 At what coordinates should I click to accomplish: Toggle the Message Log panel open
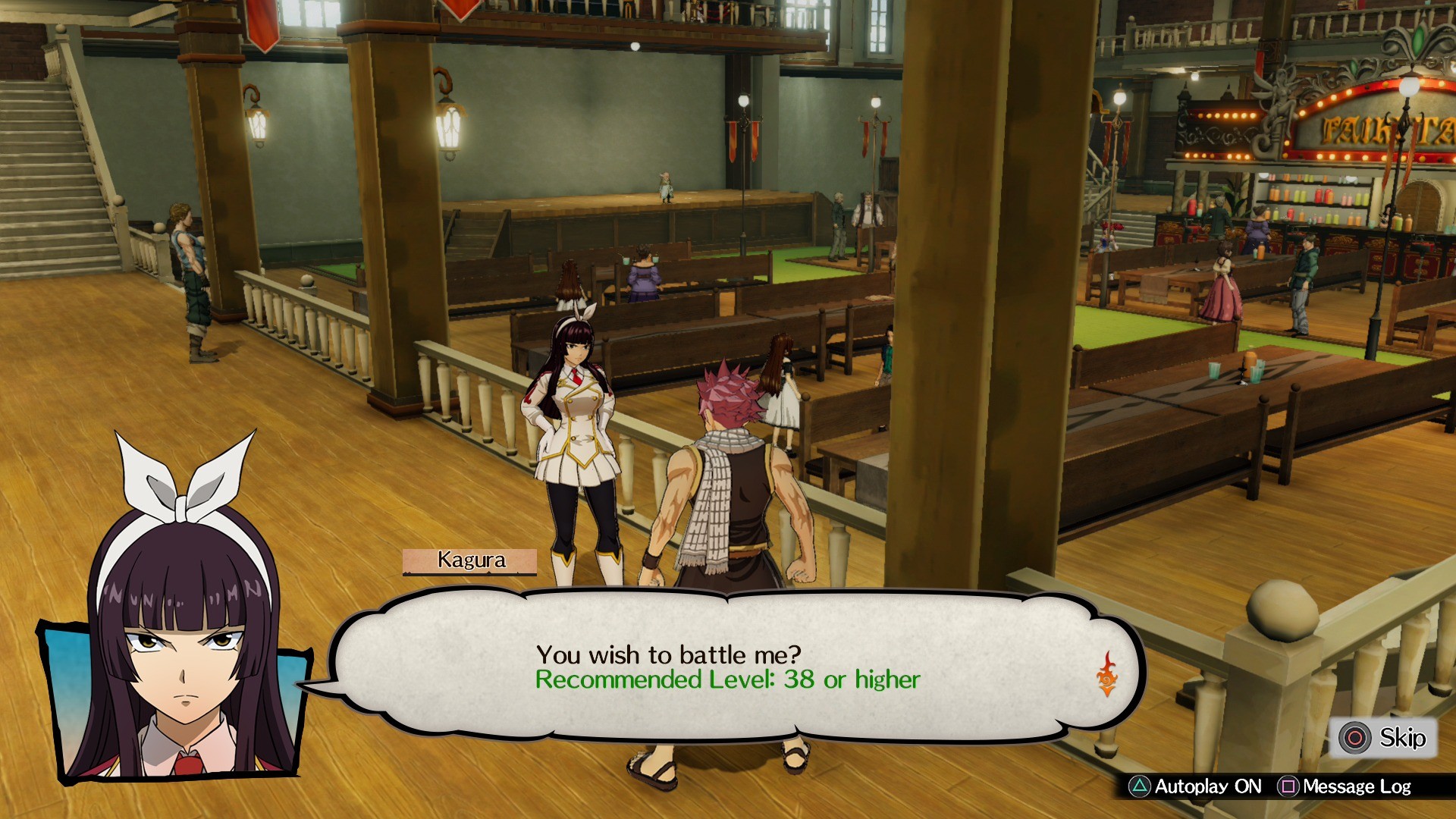[x=1357, y=786]
